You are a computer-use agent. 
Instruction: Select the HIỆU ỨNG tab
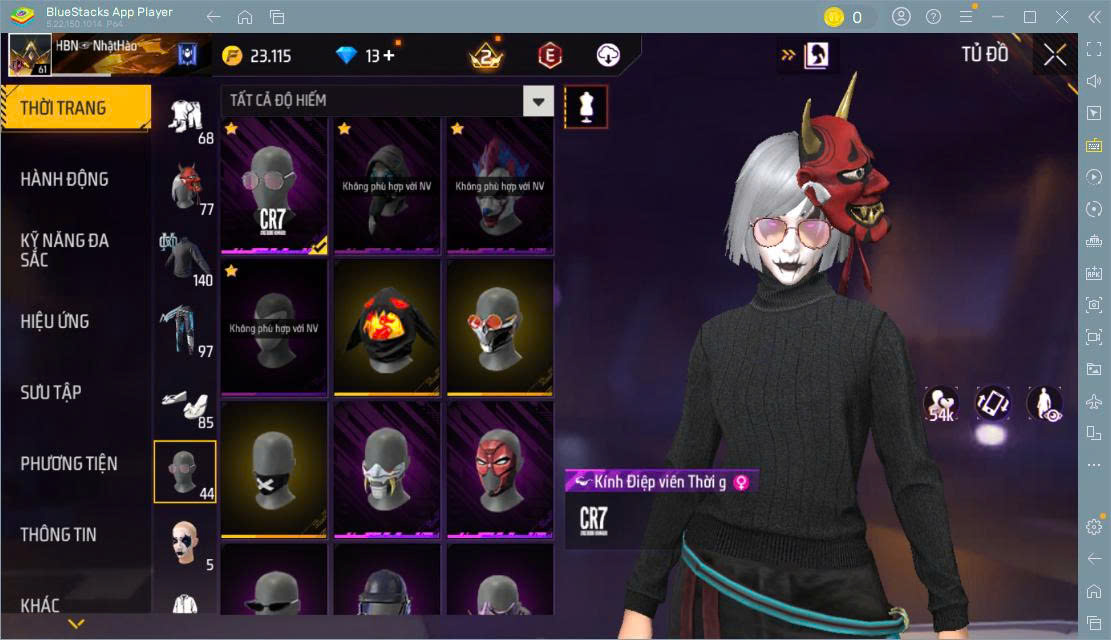coord(55,321)
